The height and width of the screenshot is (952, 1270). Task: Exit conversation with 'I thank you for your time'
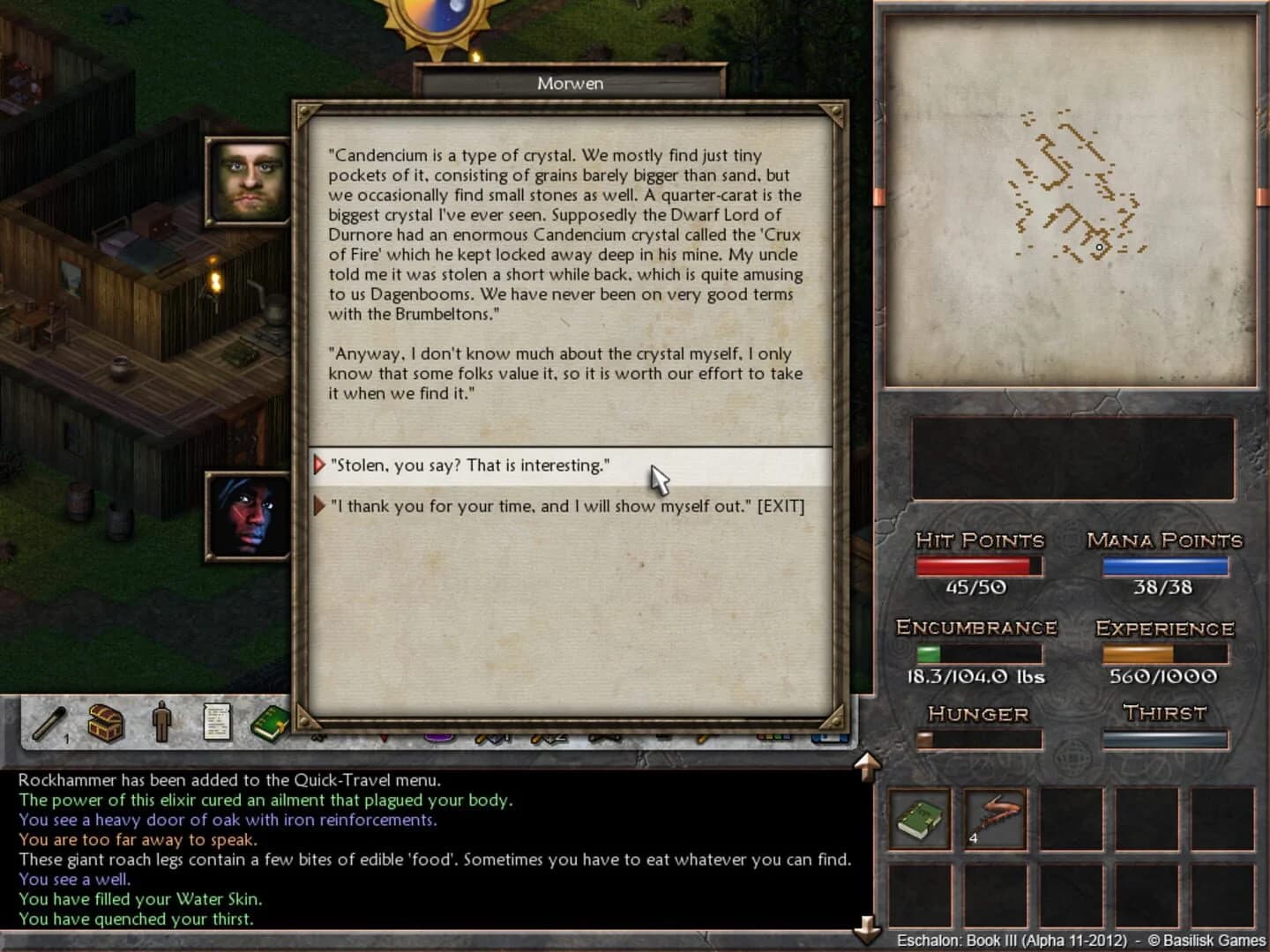coord(567,505)
